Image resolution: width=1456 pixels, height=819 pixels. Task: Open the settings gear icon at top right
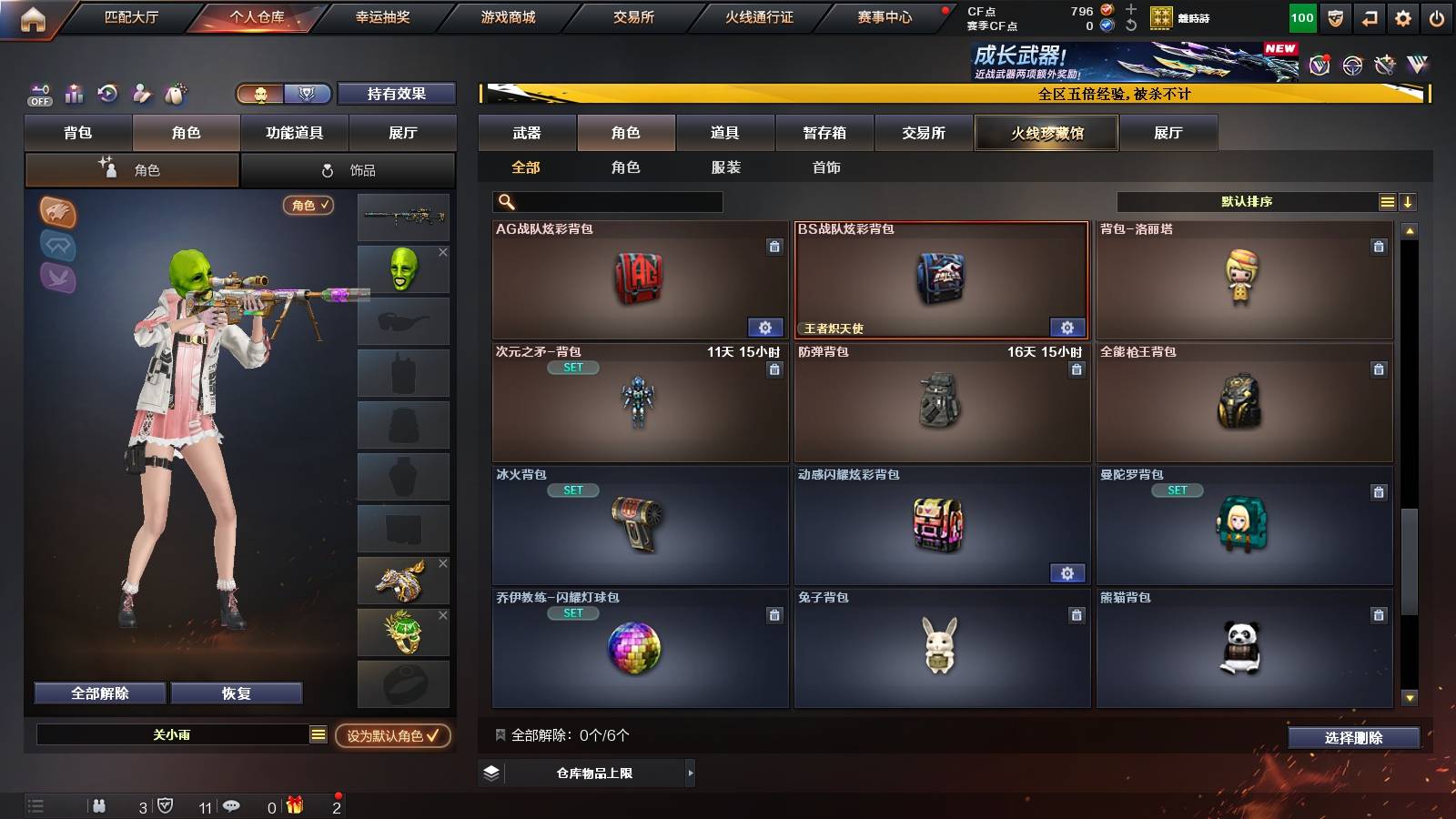(x=1402, y=16)
